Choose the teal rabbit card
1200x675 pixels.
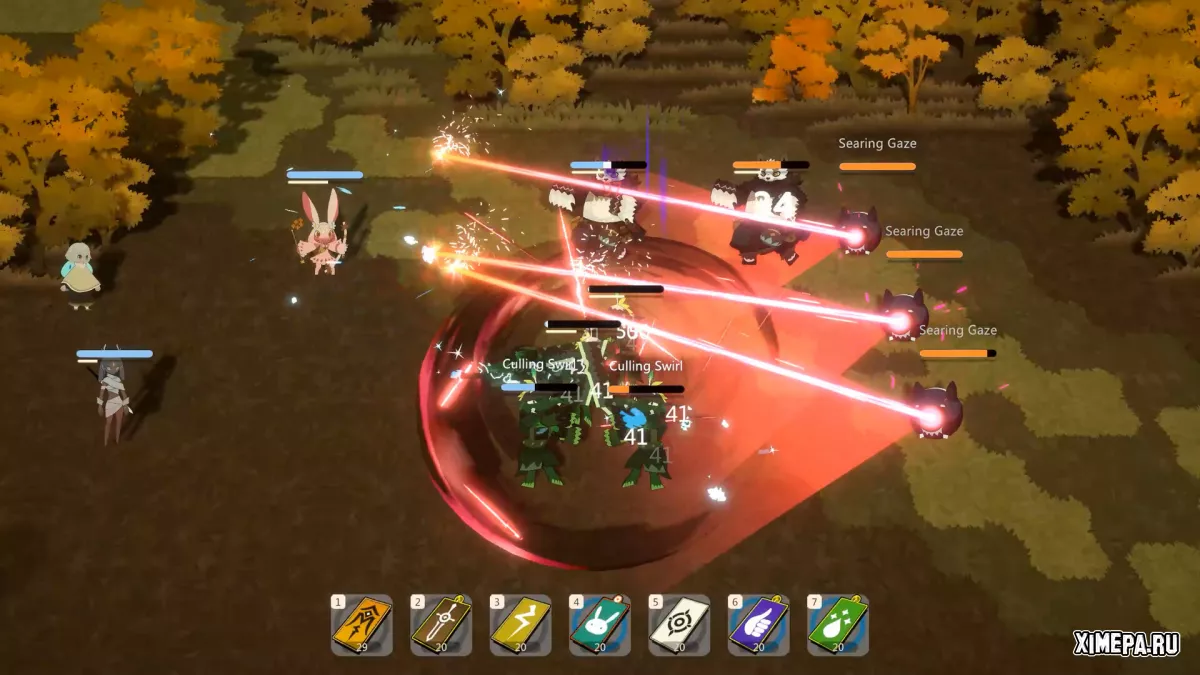click(599, 625)
